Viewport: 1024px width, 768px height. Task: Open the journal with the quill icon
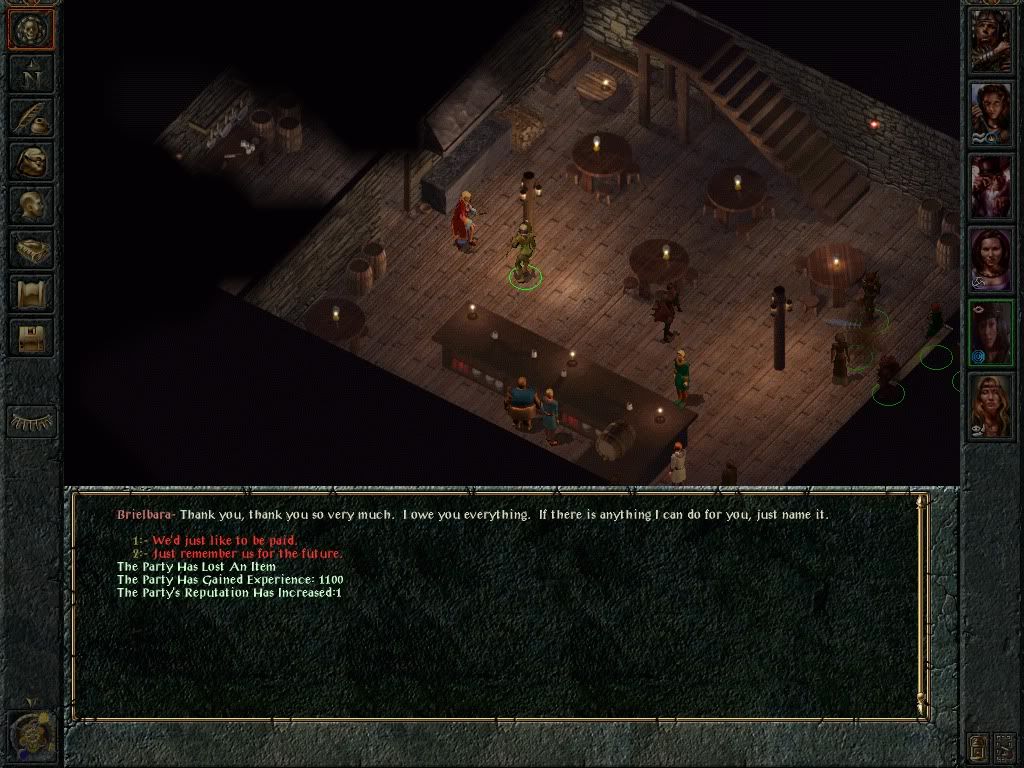click(x=31, y=117)
